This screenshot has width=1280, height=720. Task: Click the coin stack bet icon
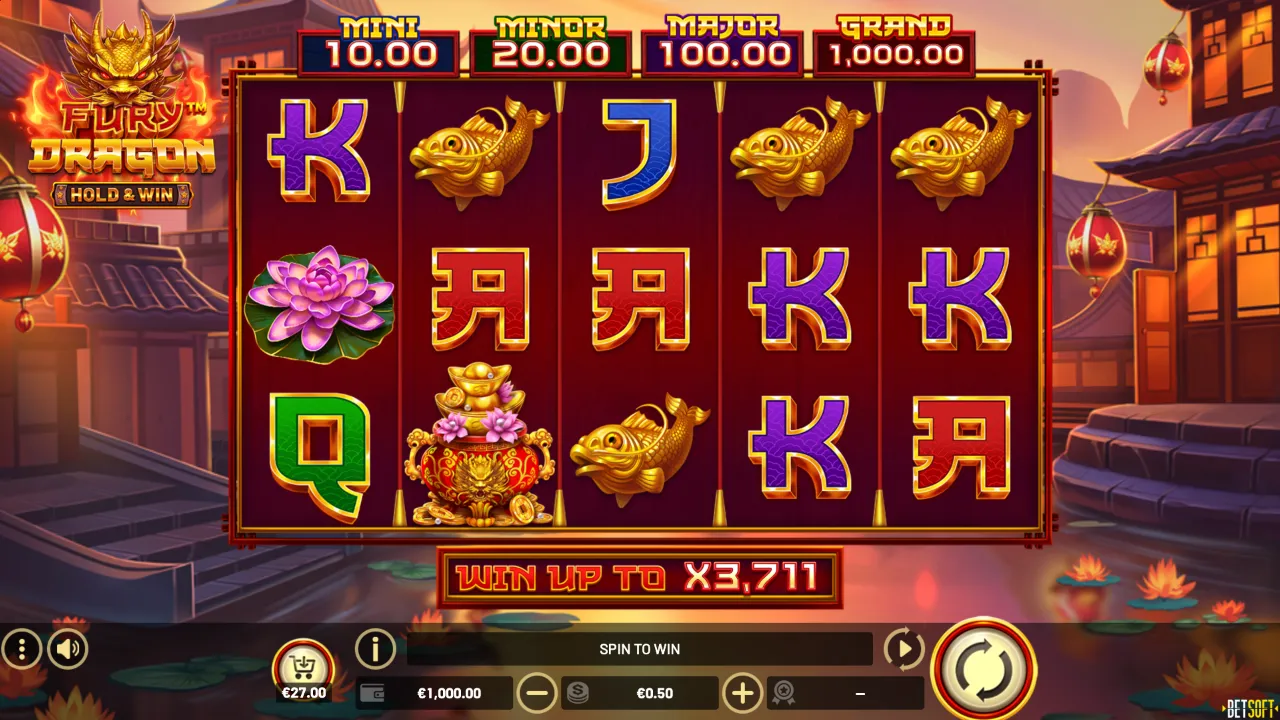pos(580,692)
